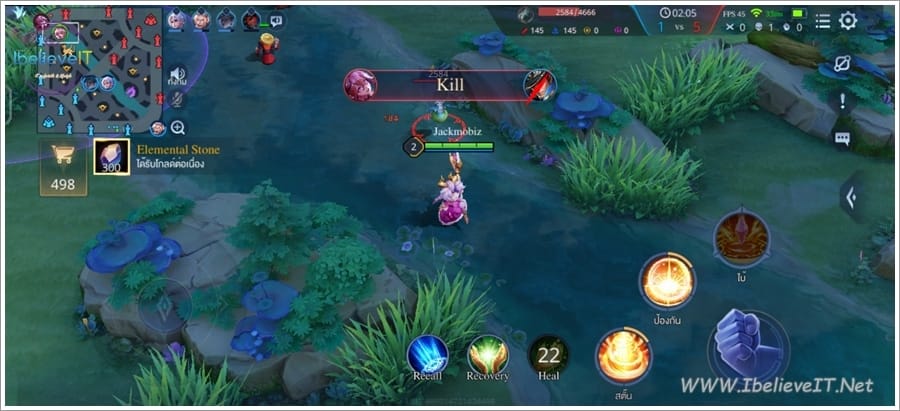
Task: Cast the glowing orb skill above the fist
Action: [667, 281]
